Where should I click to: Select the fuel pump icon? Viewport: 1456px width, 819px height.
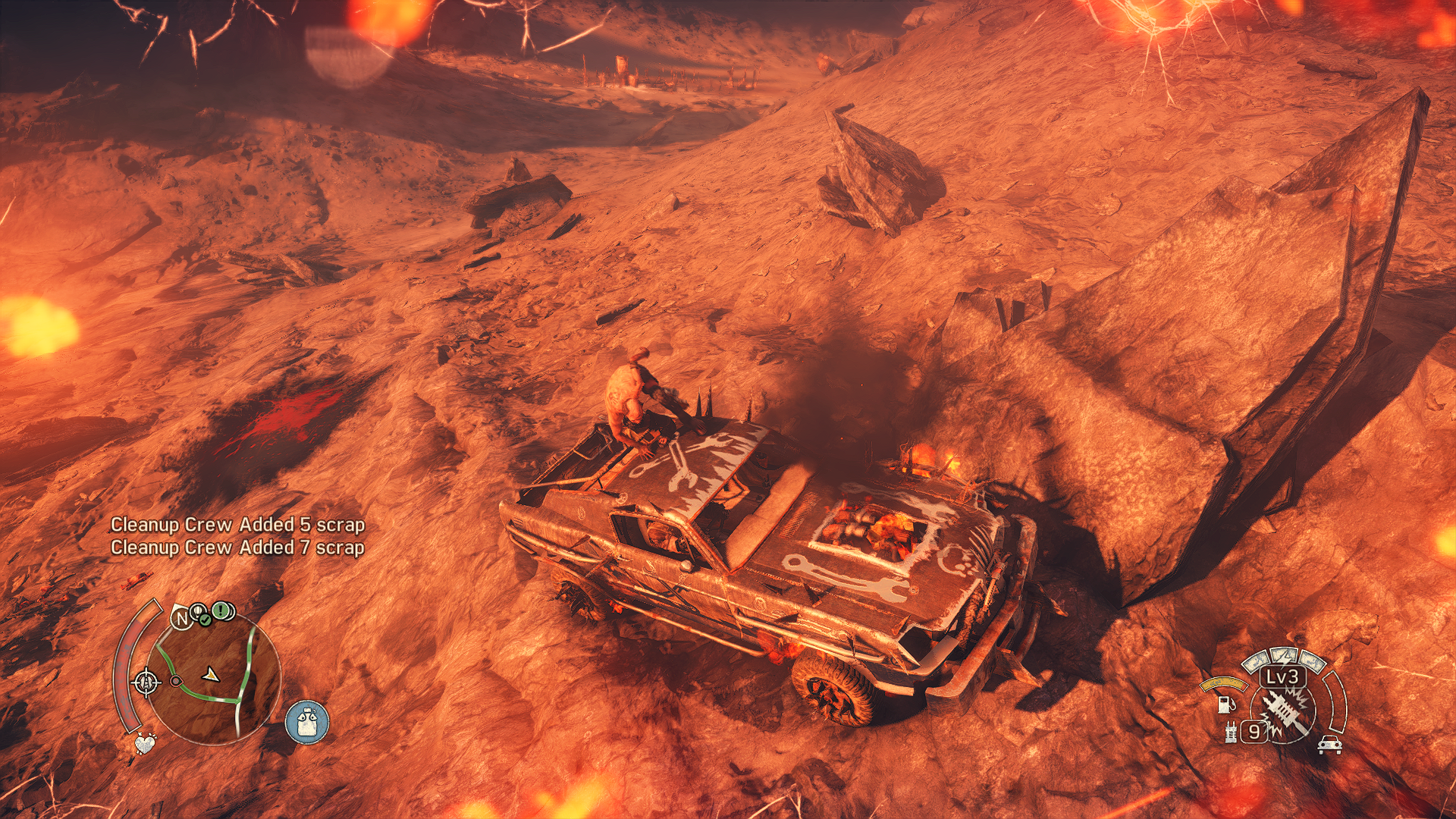coord(1225,704)
